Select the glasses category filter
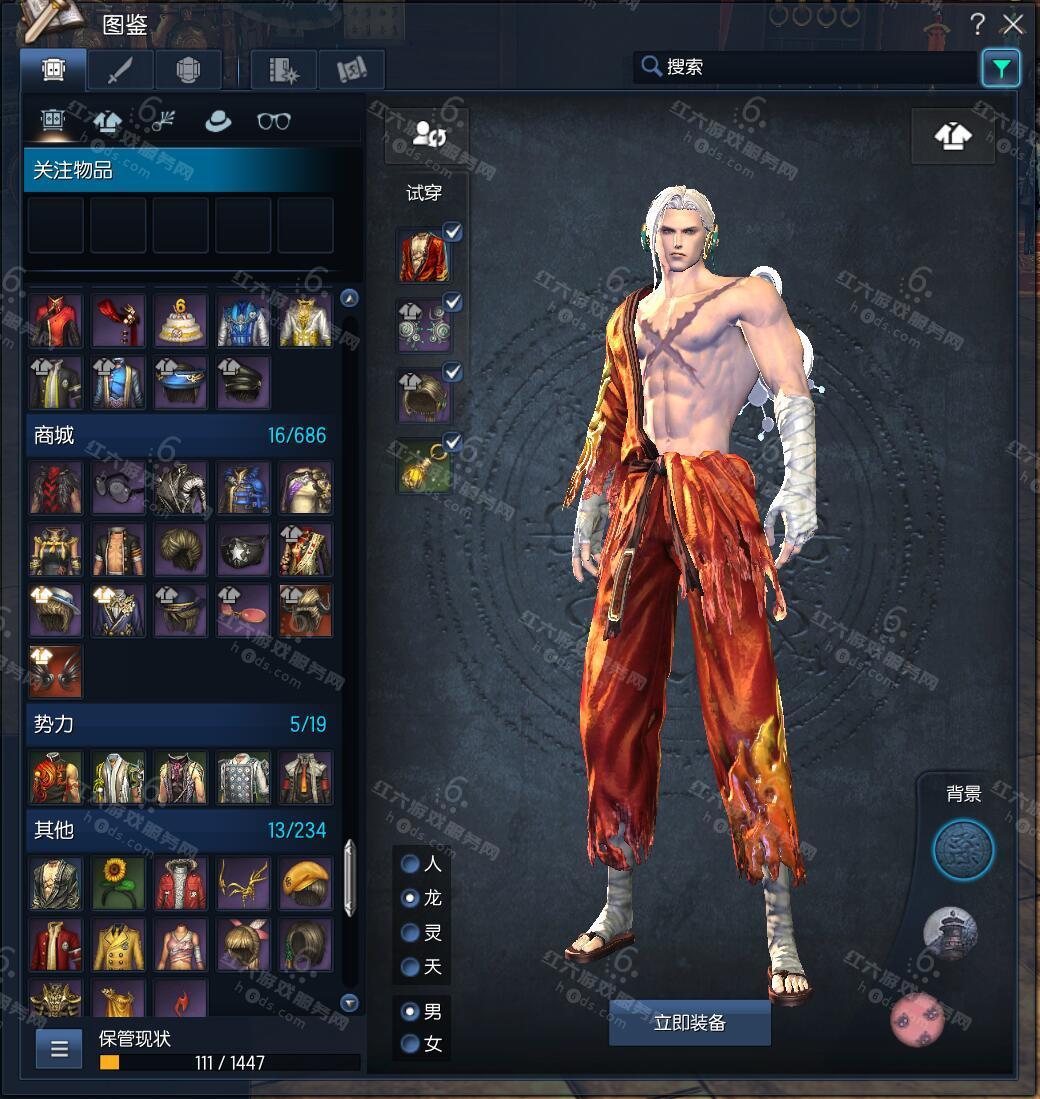This screenshot has width=1040, height=1099. click(273, 121)
